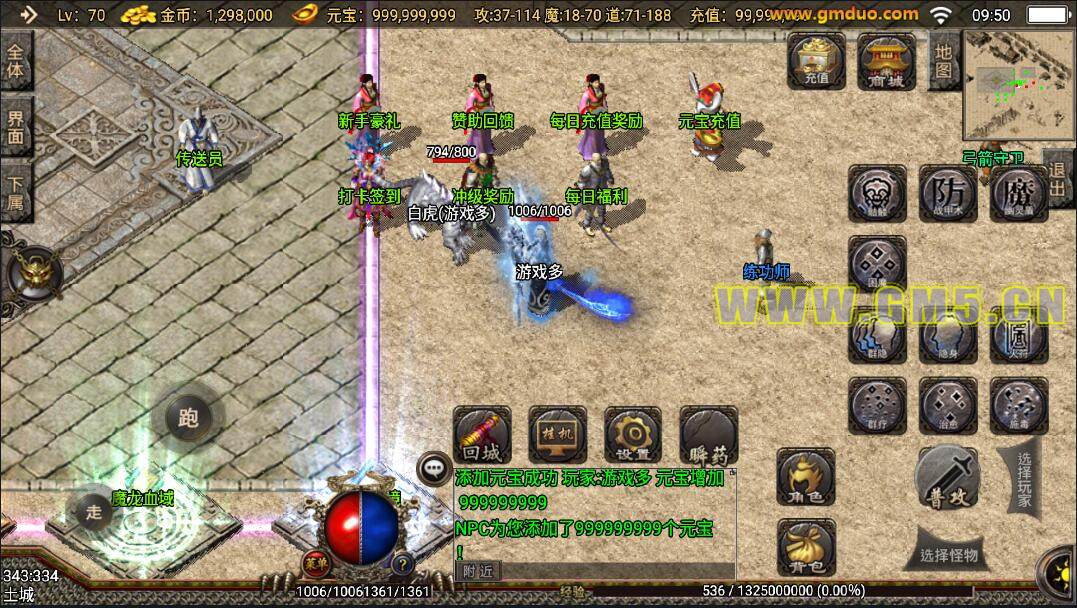Switch movement to 跑 run mode
This screenshot has height=608, width=1077.
click(x=188, y=418)
